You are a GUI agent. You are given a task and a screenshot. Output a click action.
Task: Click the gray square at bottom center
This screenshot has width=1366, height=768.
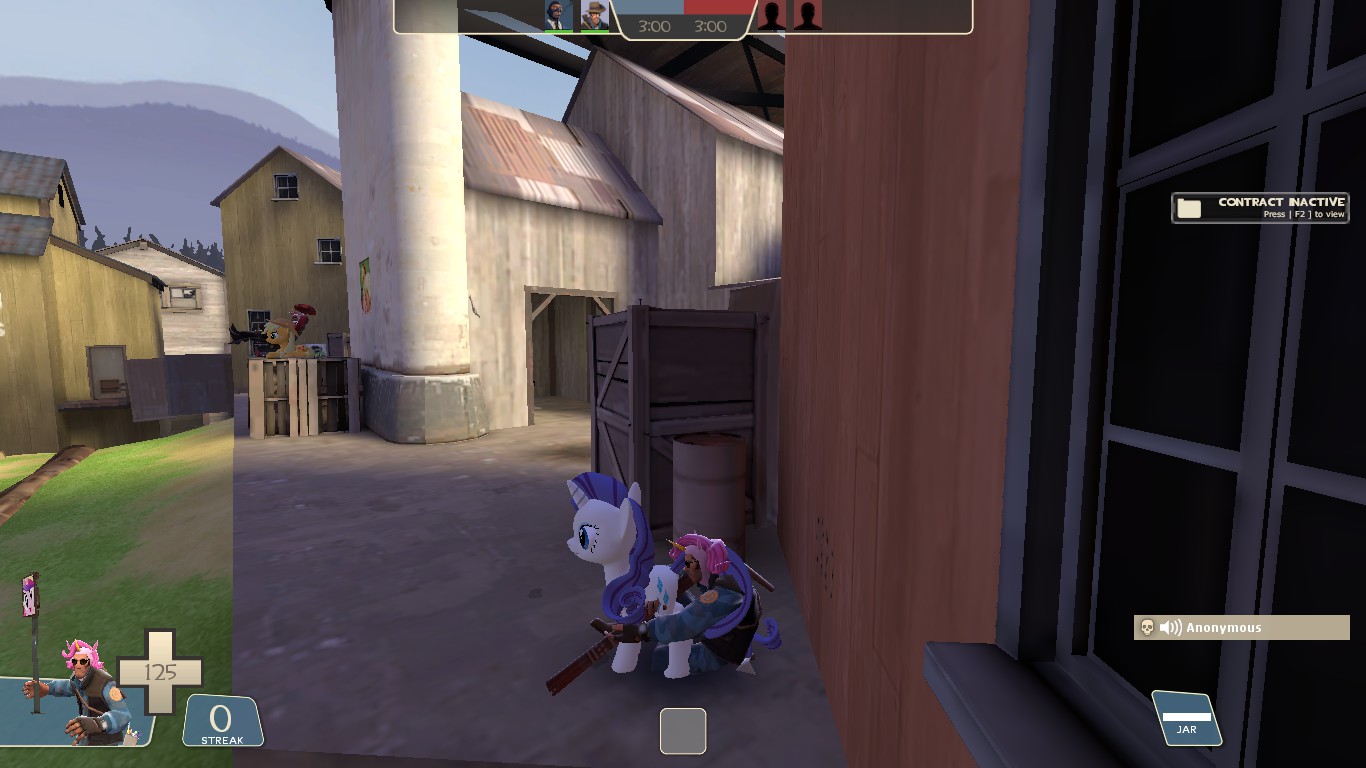(x=683, y=730)
